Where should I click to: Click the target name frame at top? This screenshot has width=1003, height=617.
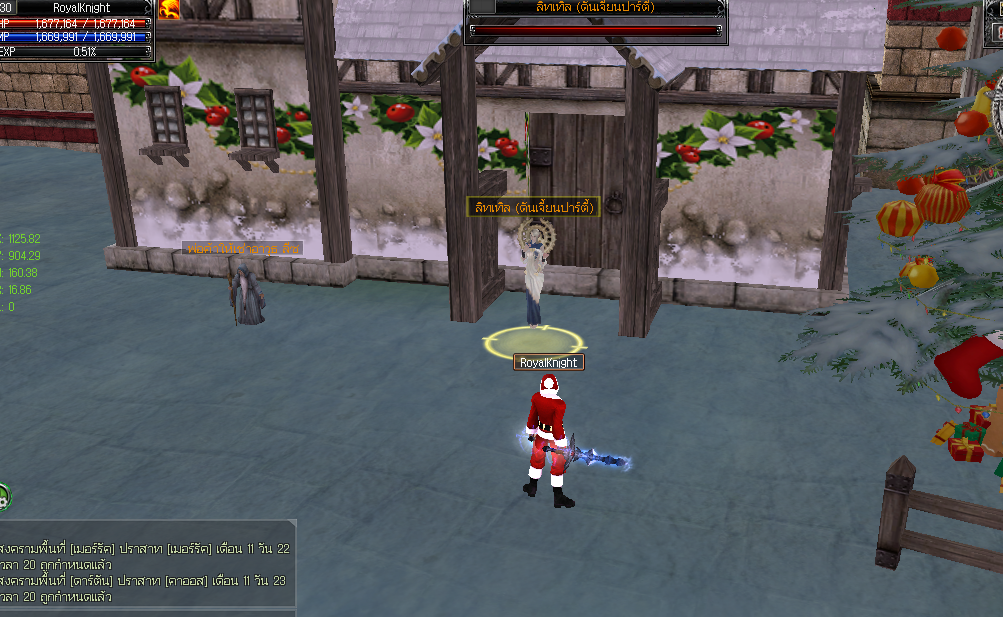596,7
